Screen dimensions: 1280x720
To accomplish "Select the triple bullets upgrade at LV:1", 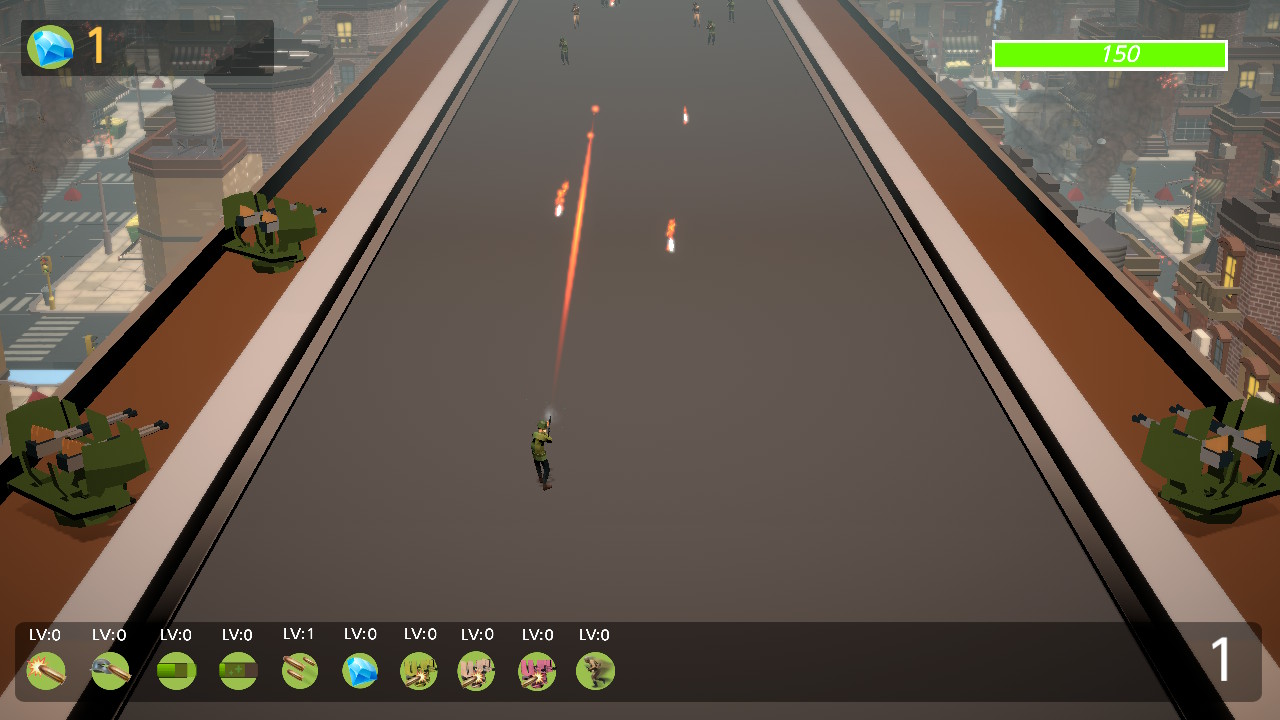I will (x=299, y=671).
